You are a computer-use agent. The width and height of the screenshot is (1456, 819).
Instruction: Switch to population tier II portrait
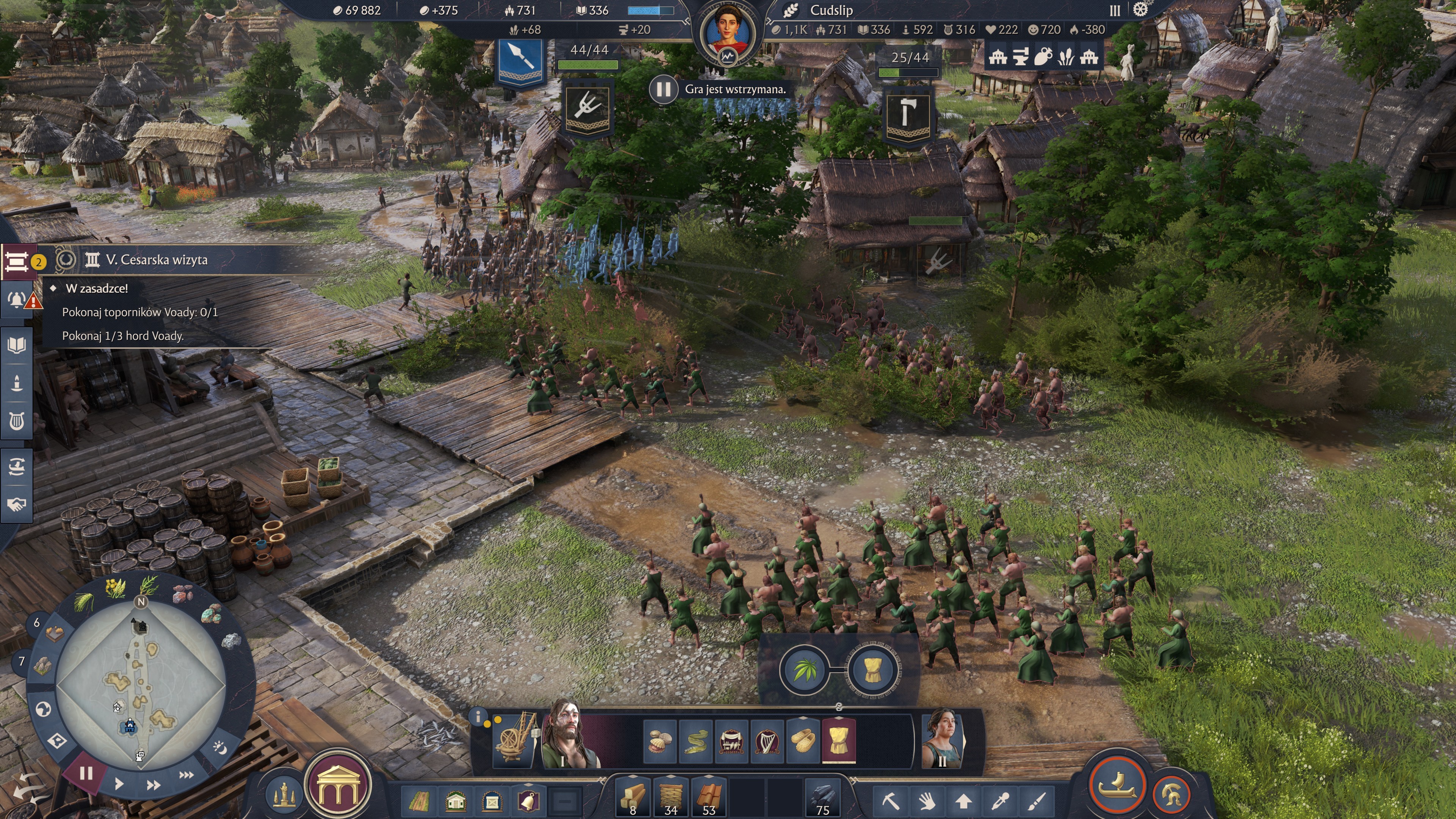(x=941, y=737)
